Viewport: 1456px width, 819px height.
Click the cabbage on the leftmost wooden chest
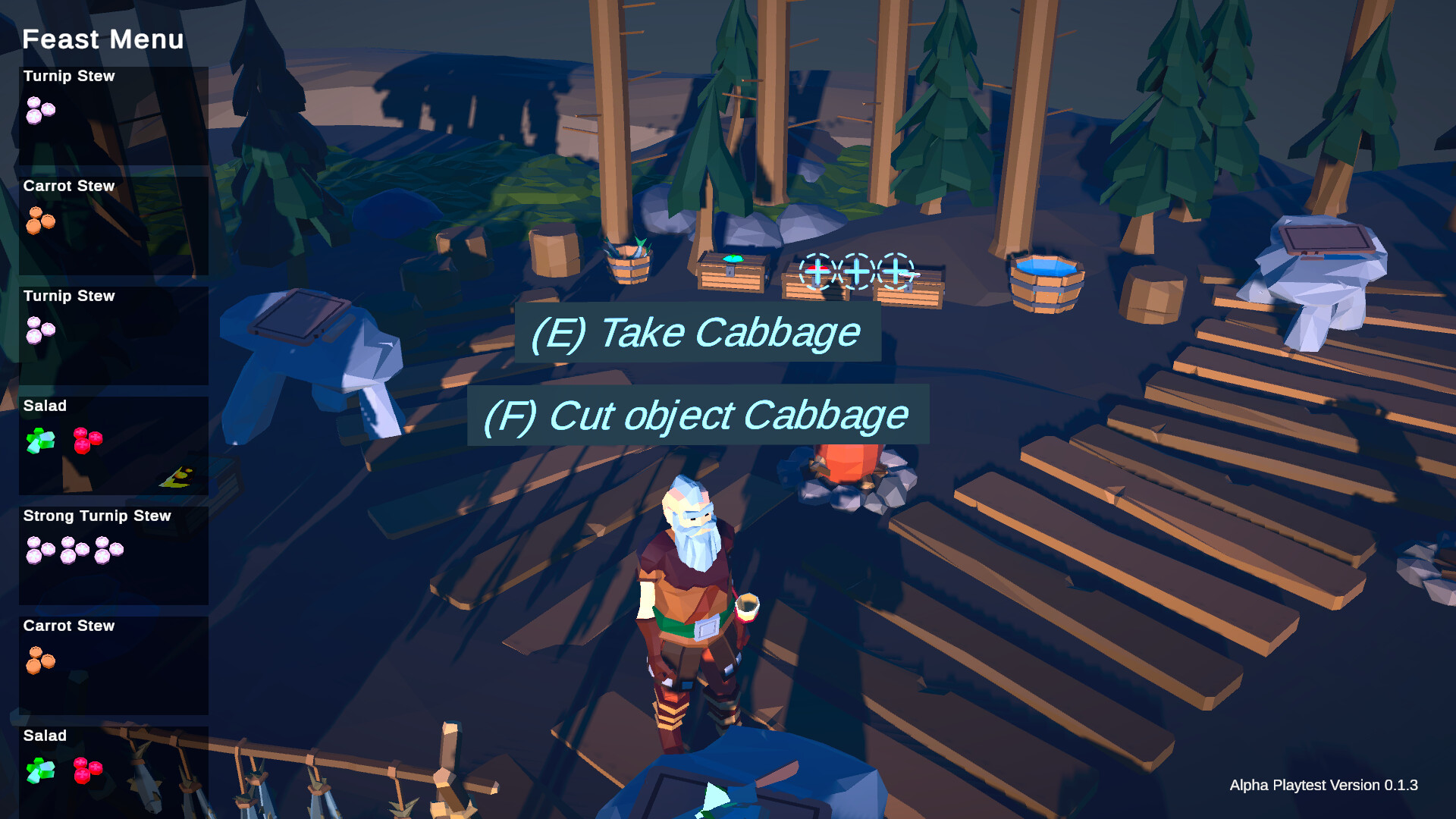click(x=733, y=259)
